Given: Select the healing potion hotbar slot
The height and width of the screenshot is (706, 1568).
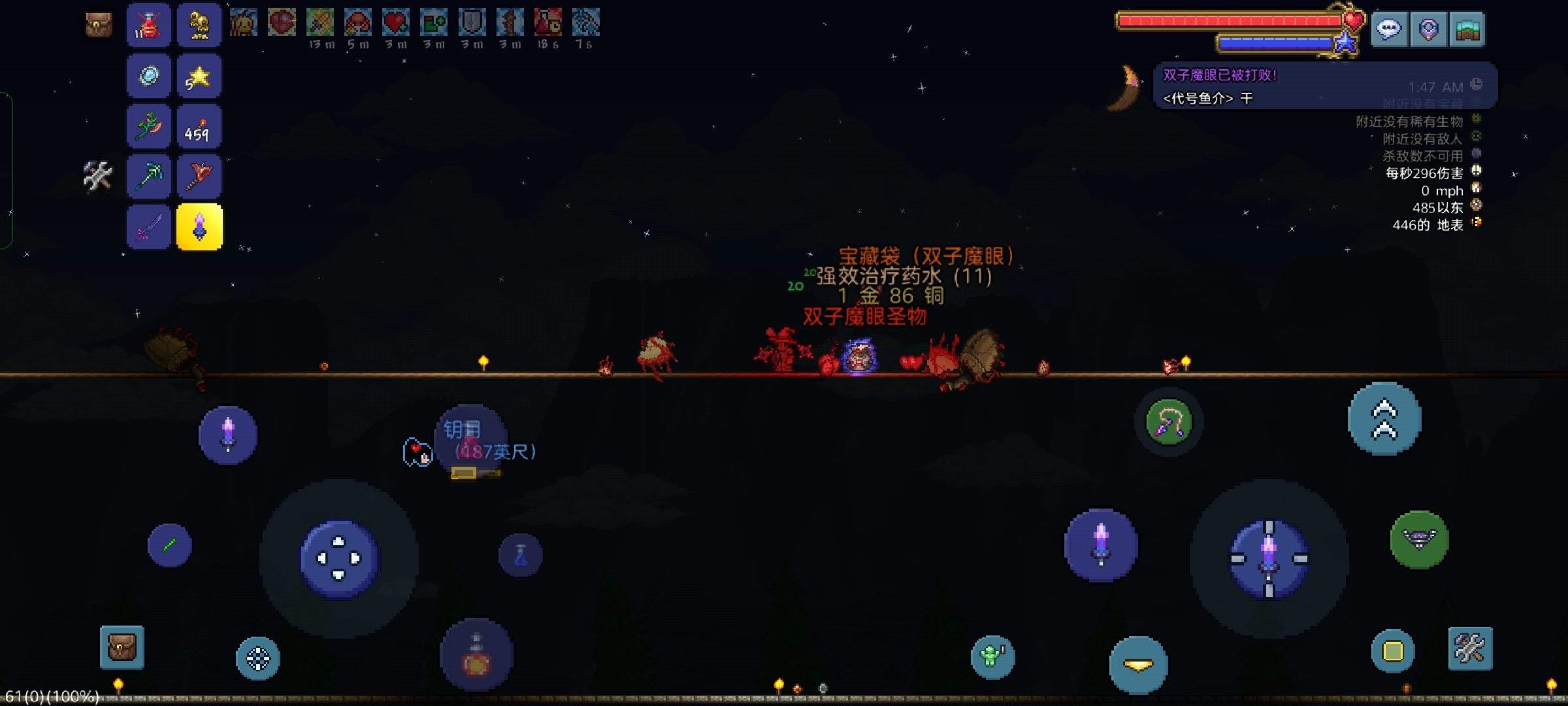Looking at the screenshot, I should [149, 25].
